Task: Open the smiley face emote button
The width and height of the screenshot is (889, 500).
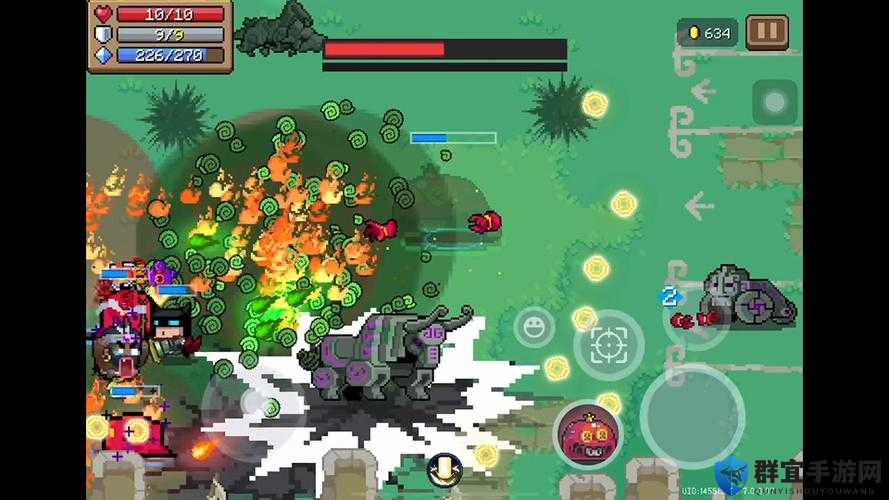Action: (534, 327)
